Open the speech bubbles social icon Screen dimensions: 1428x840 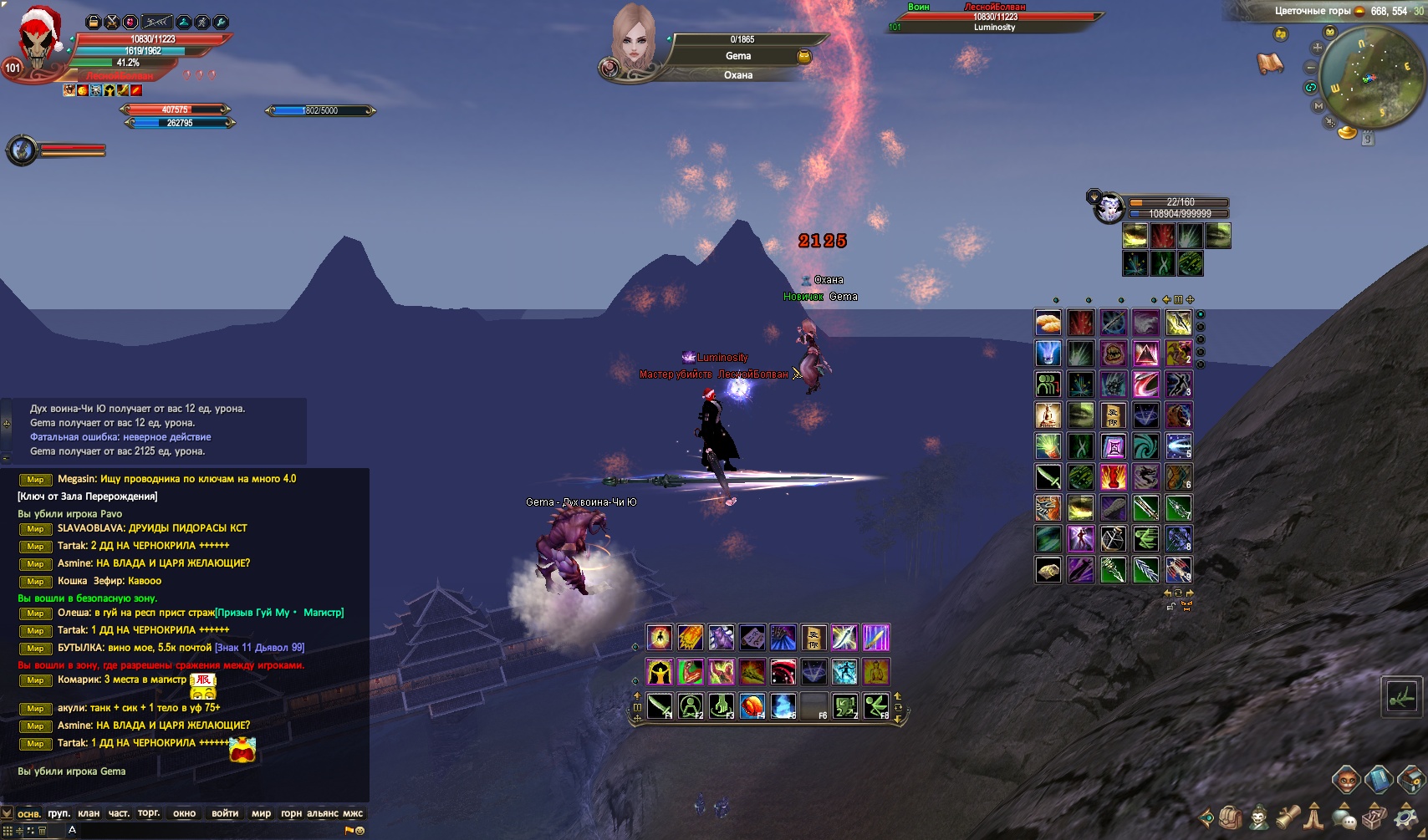click(1344, 817)
